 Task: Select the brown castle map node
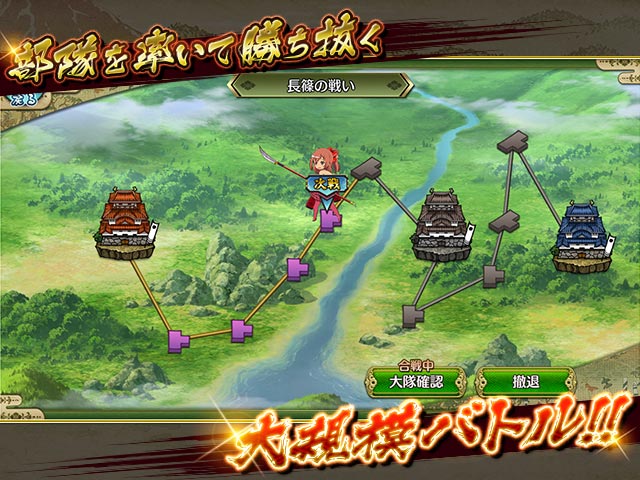[x=443, y=227]
